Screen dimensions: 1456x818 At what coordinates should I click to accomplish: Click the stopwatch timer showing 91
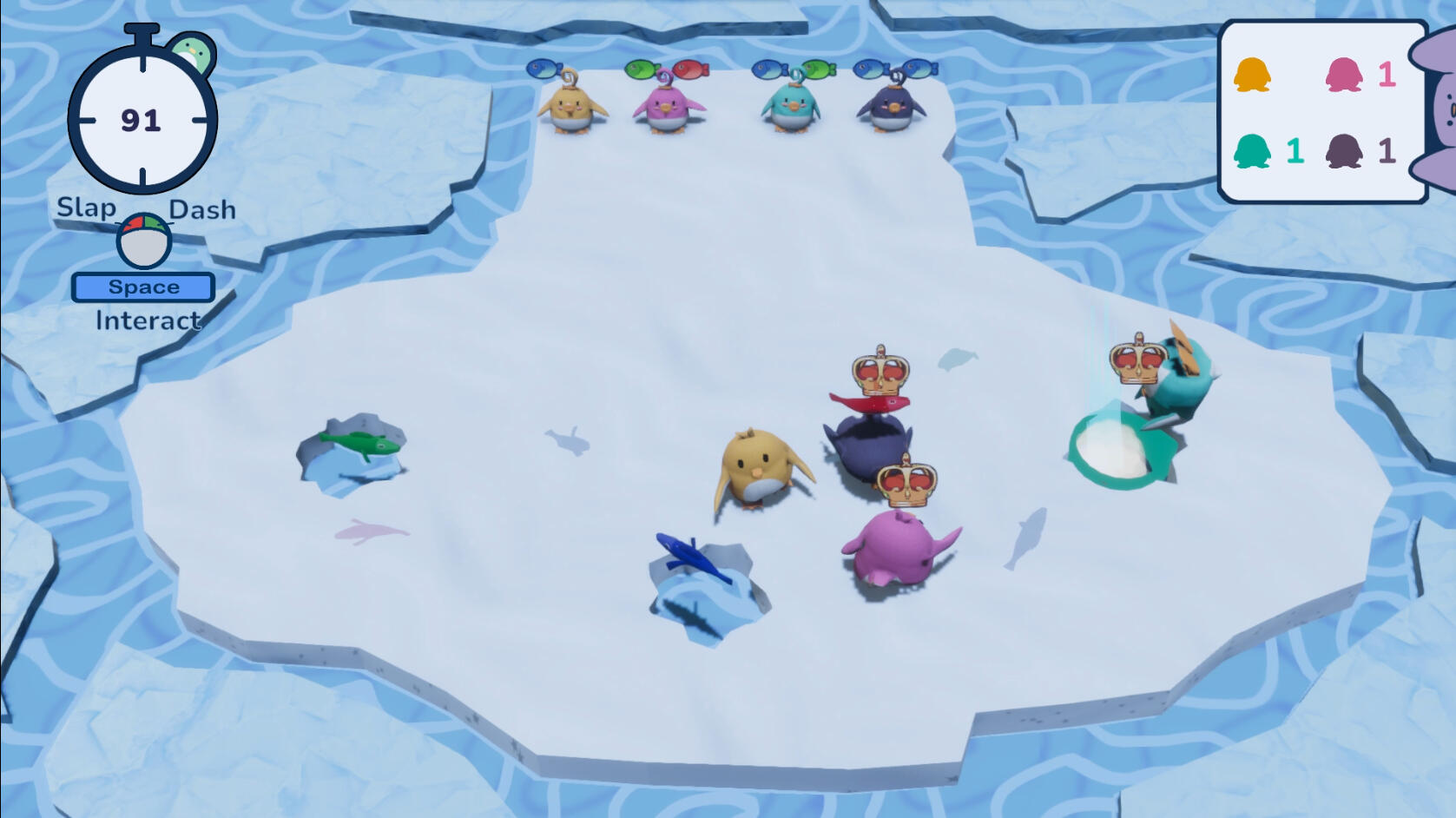pyautogui.click(x=143, y=120)
